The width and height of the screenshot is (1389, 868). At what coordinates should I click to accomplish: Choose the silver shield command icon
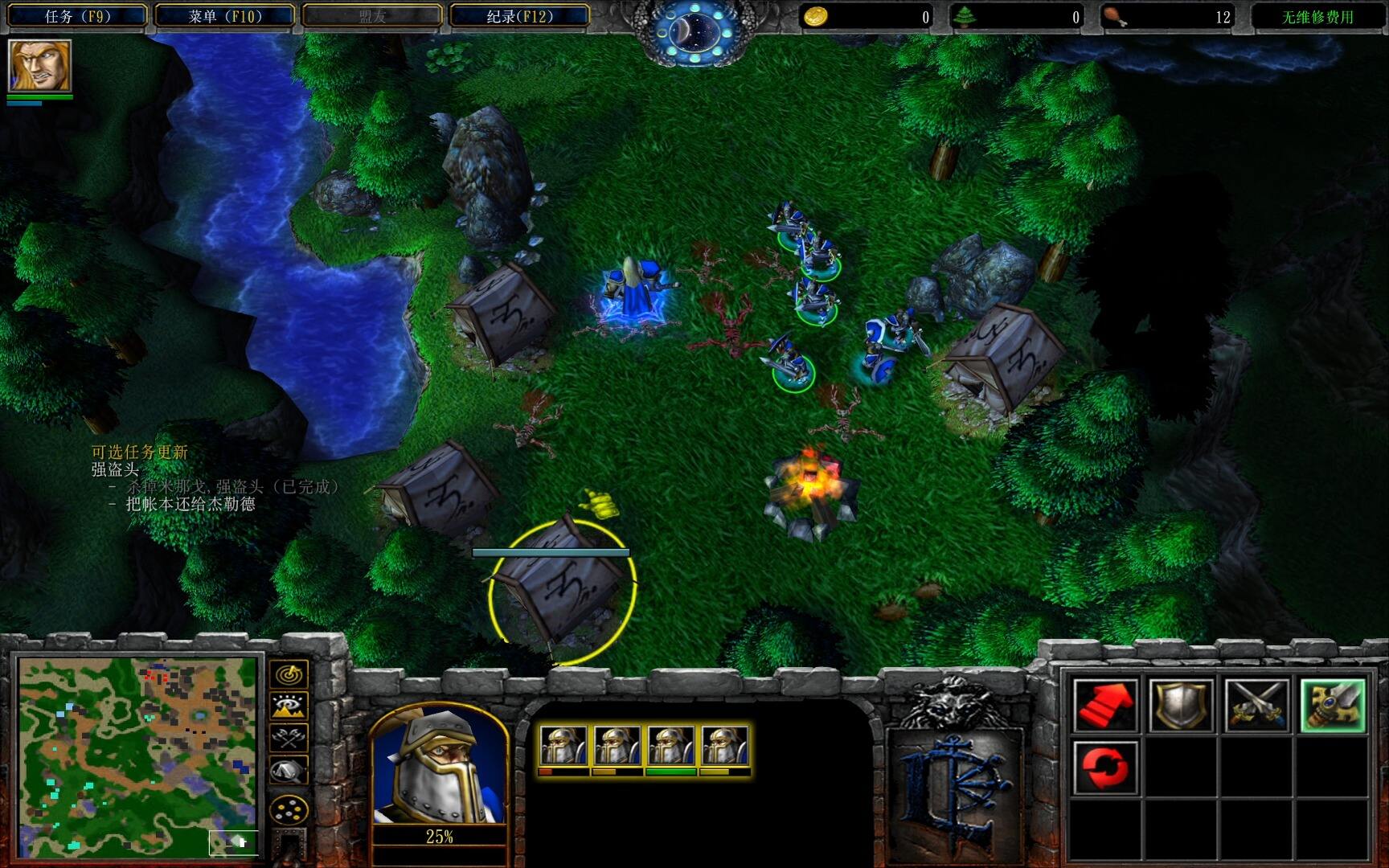click(x=1181, y=705)
